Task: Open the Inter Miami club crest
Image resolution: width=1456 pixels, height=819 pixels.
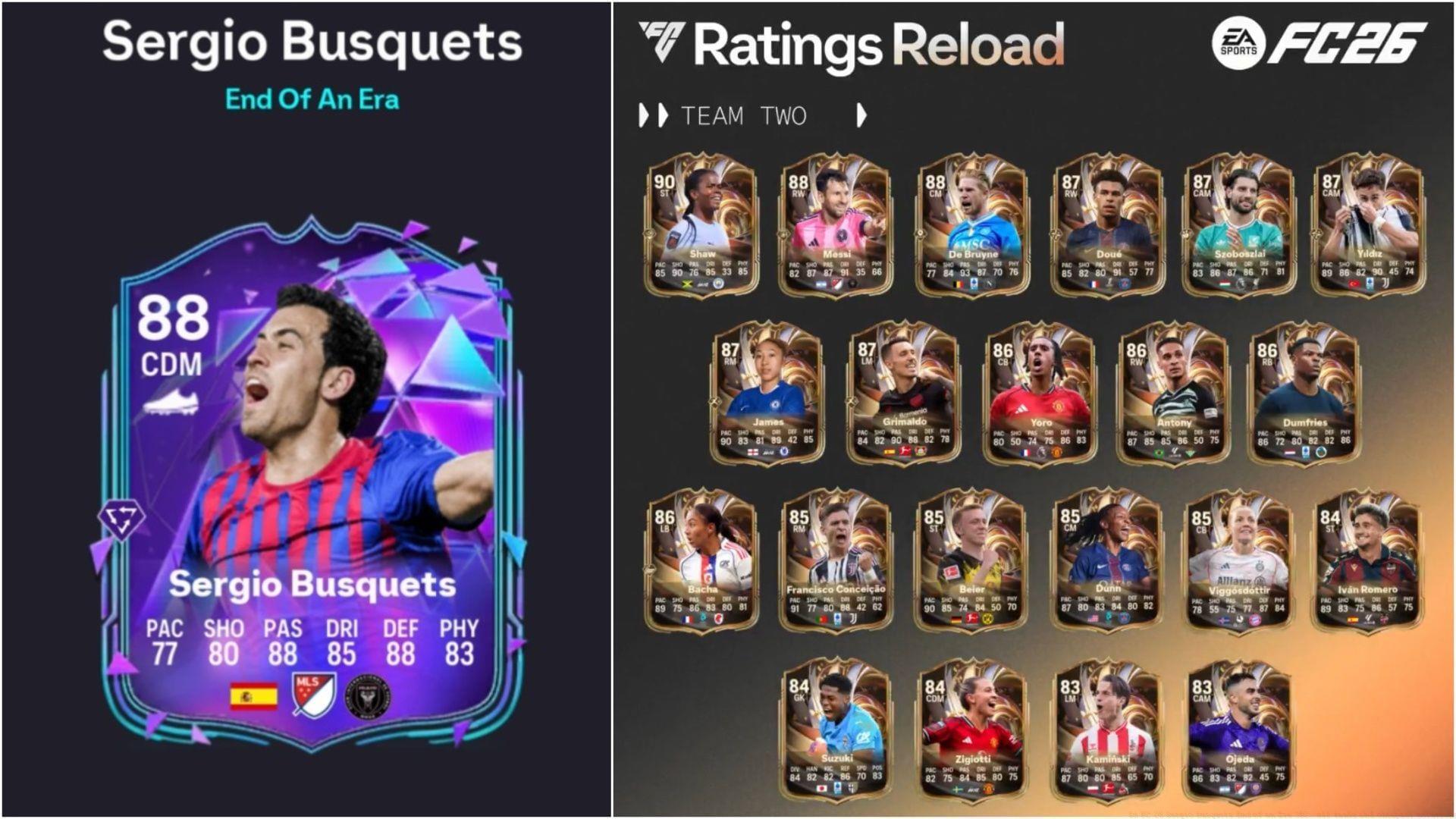Action: 369,695
